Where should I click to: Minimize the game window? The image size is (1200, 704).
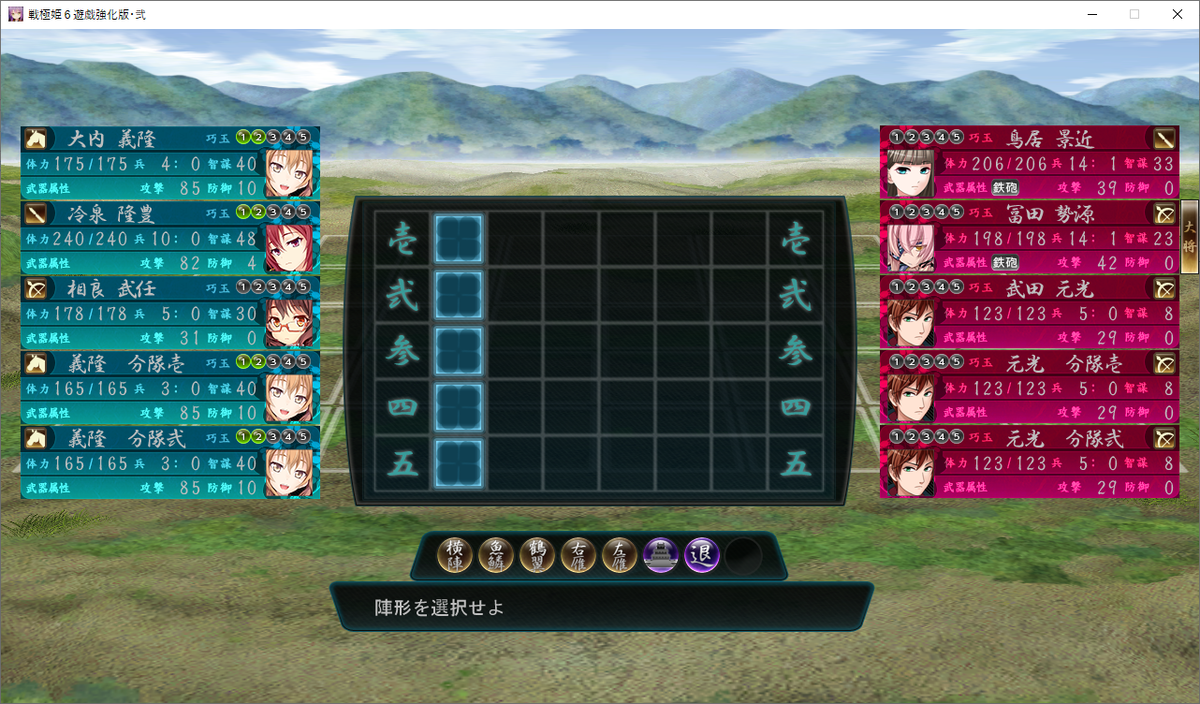(x=1088, y=14)
